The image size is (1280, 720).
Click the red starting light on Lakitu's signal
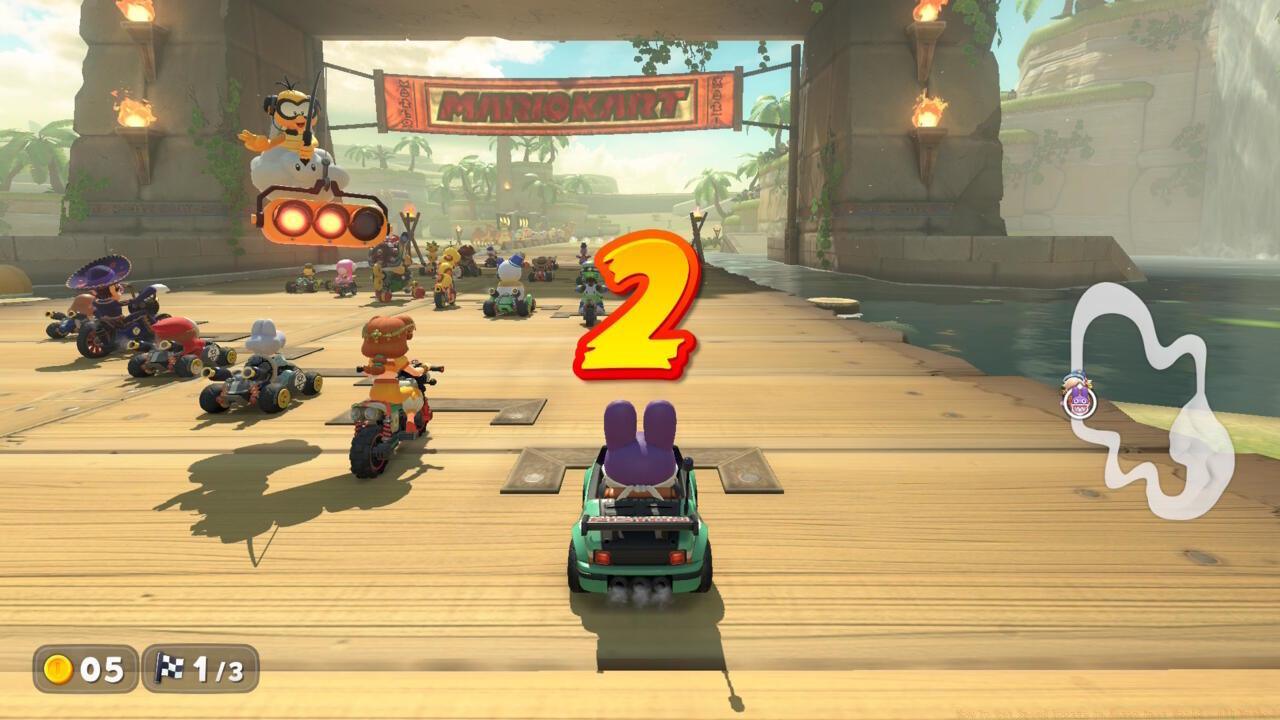click(x=291, y=221)
